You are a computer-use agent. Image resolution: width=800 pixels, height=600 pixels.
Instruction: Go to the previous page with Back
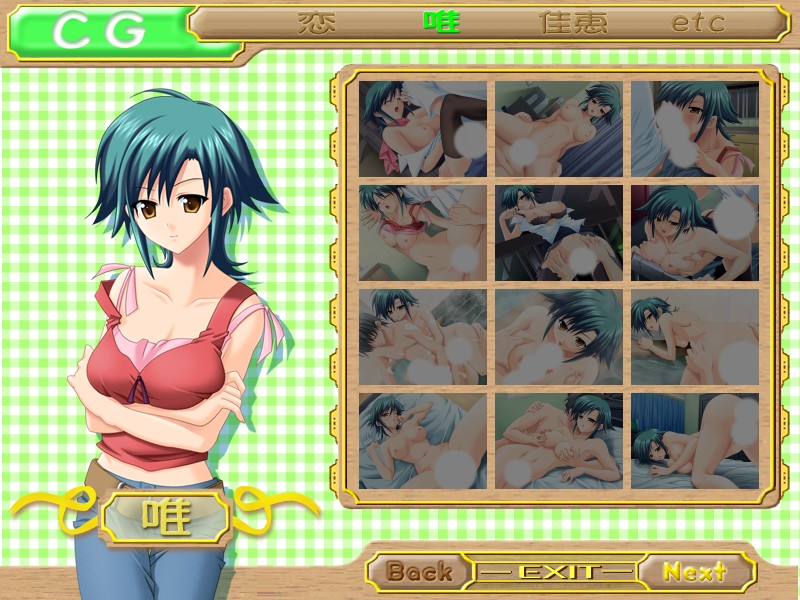419,572
